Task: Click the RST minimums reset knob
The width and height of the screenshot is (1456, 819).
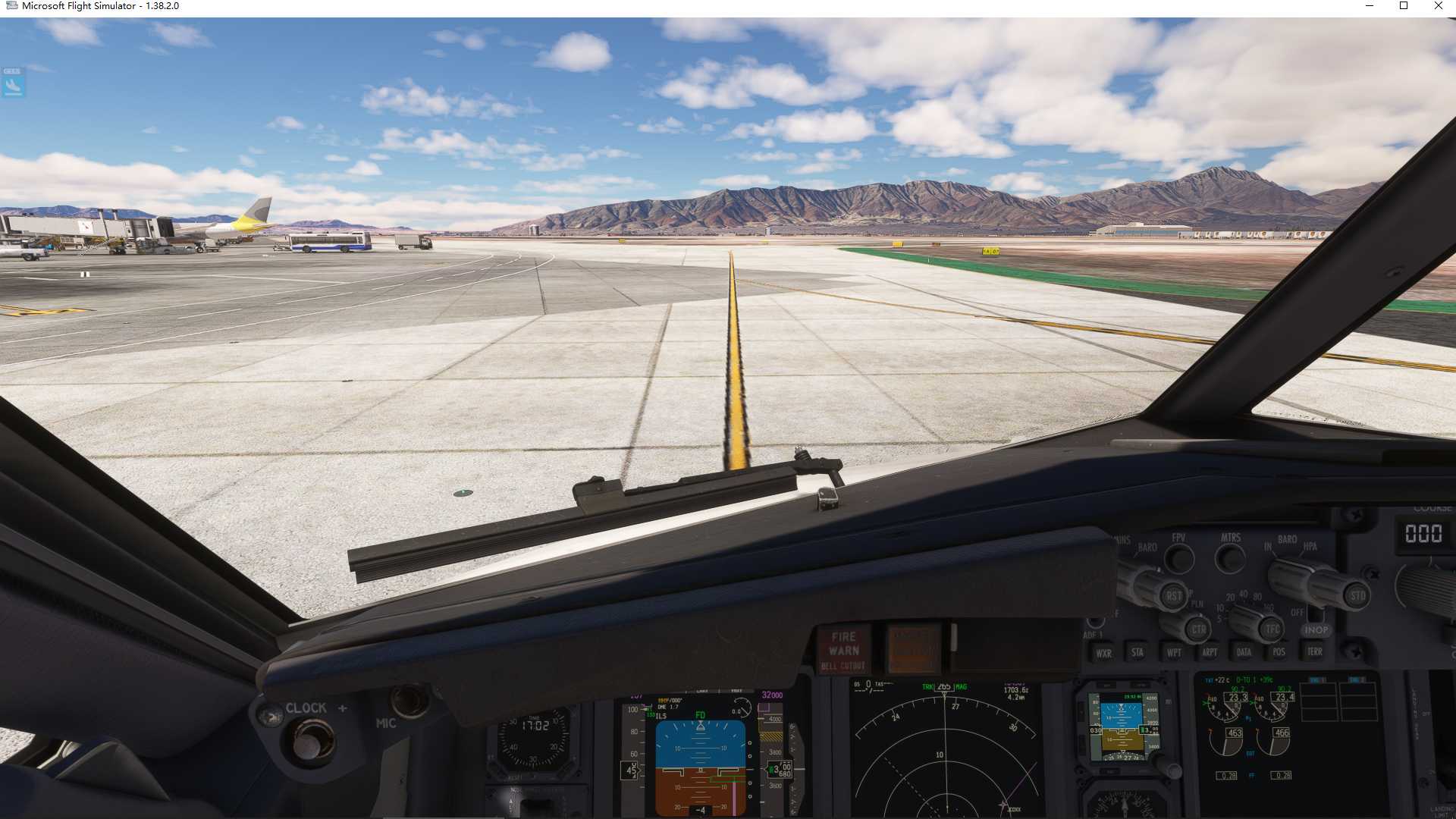Action: [x=1173, y=596]
